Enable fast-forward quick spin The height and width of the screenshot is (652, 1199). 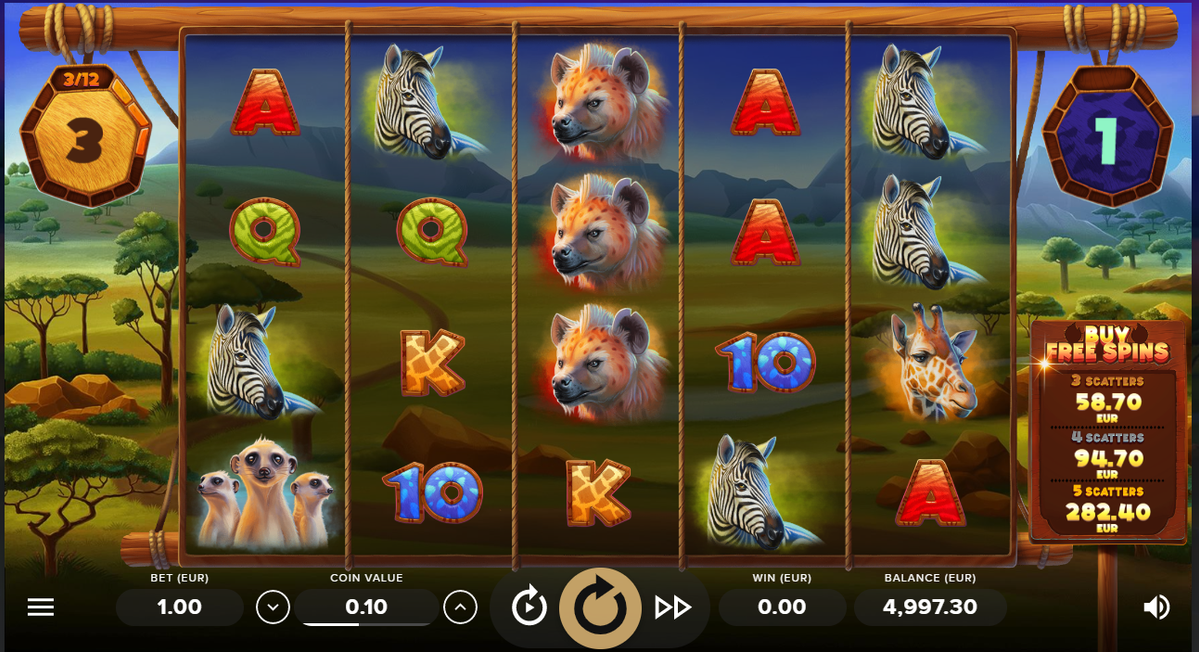click(673, 607)
